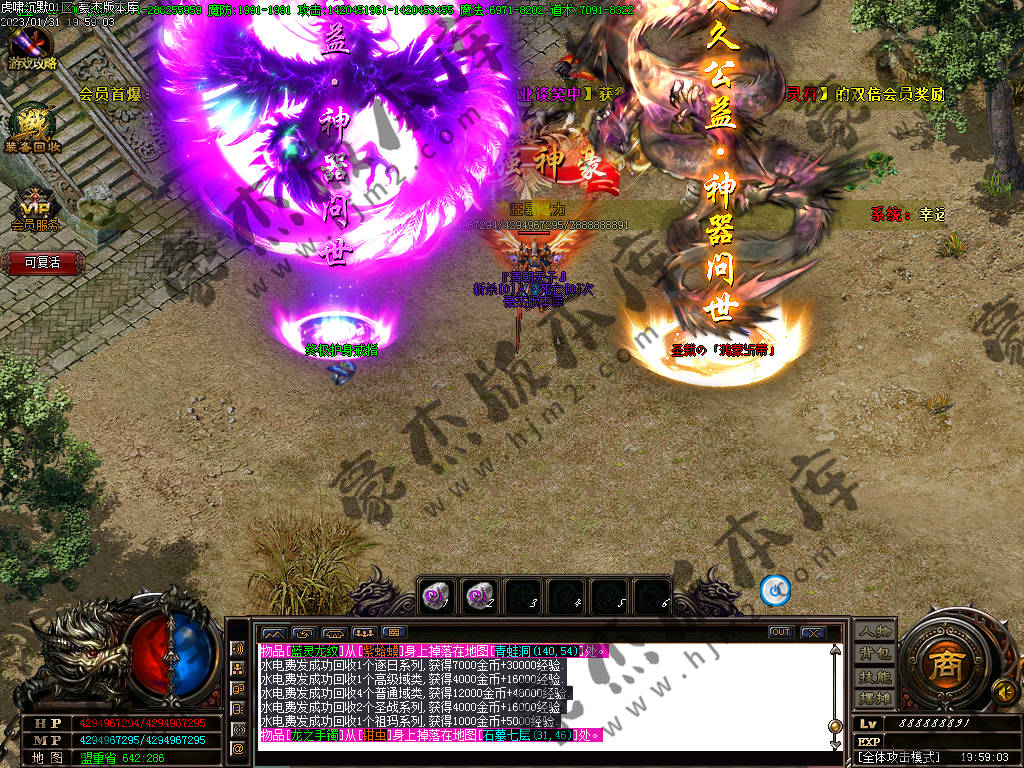
Task: Click the OUT button on chat panel
Action: tap(781, 632)
